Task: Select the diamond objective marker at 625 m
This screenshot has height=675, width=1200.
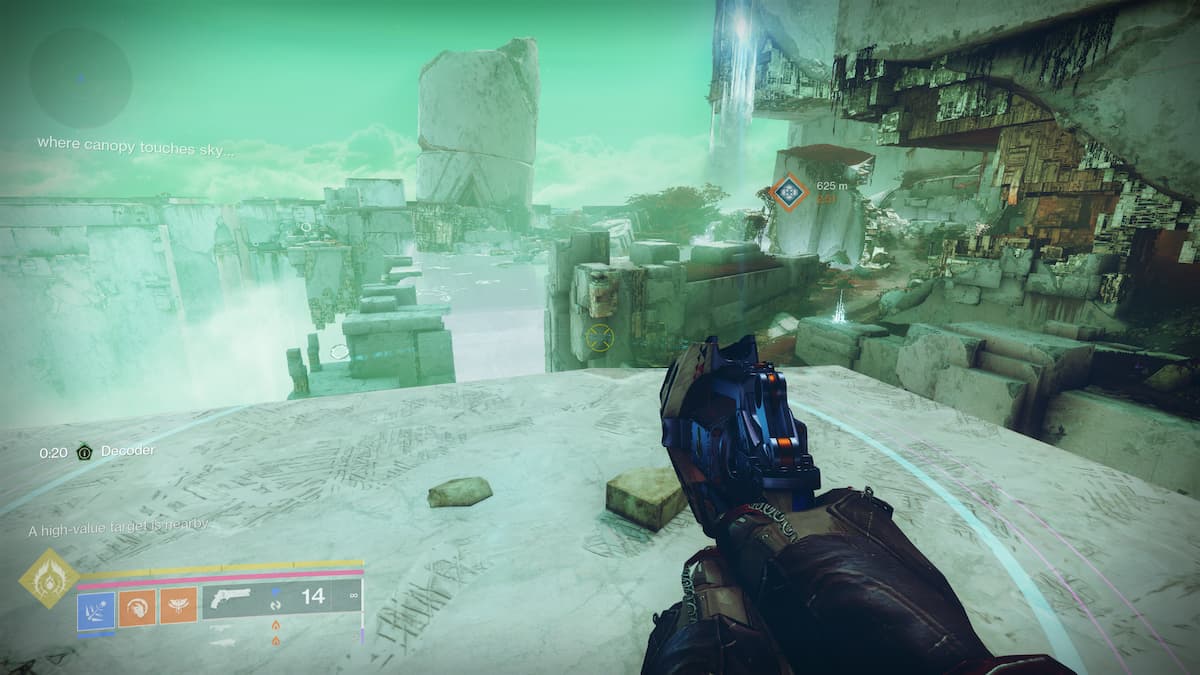Action: (788, 192)
